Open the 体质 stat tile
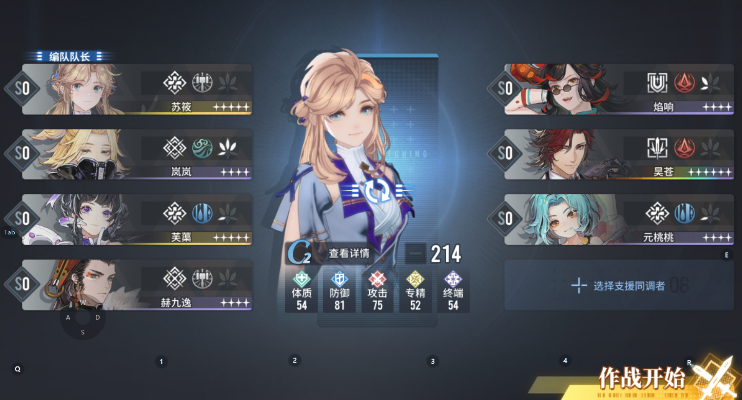 click(x=301, y=291)
